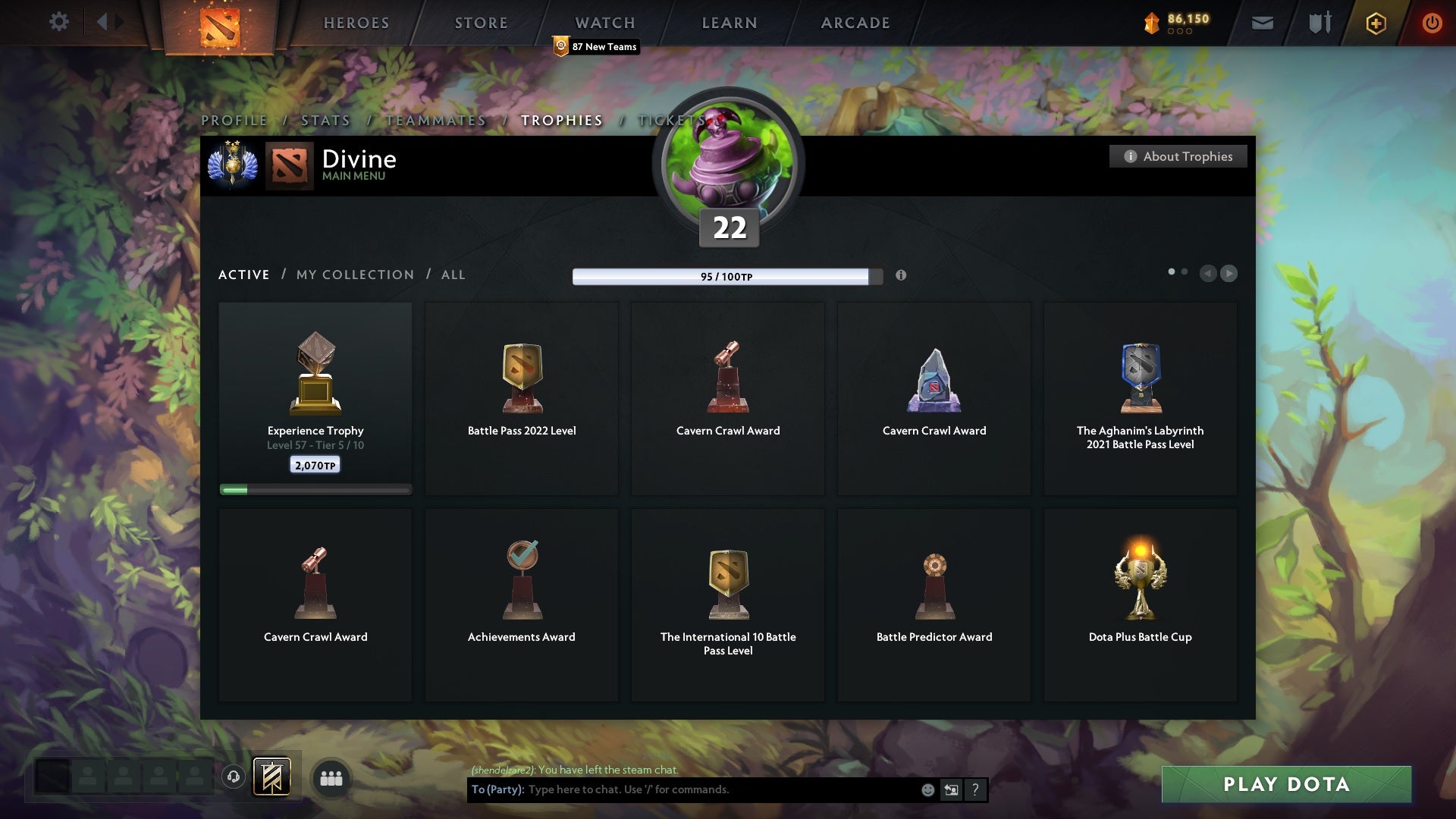
Task: Open the Dota Plus gold plus icon
Action: coord(1375,23)
